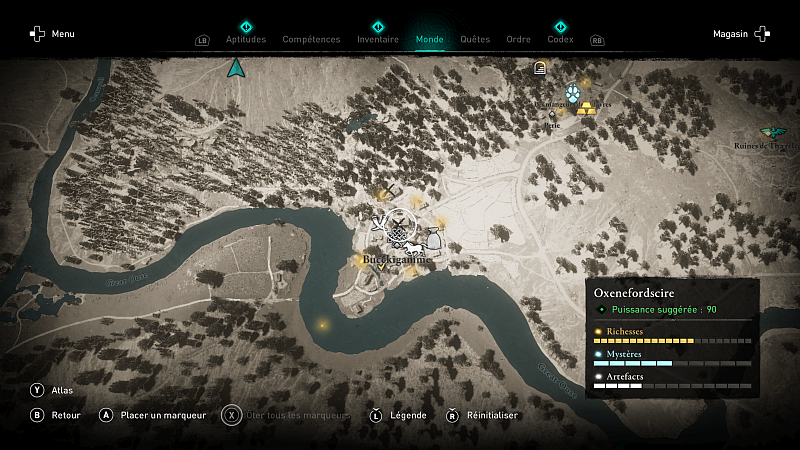Viewport: 800px width, 450px height.
Task: Go to the Inventaire tab
Action: (378, 39)
